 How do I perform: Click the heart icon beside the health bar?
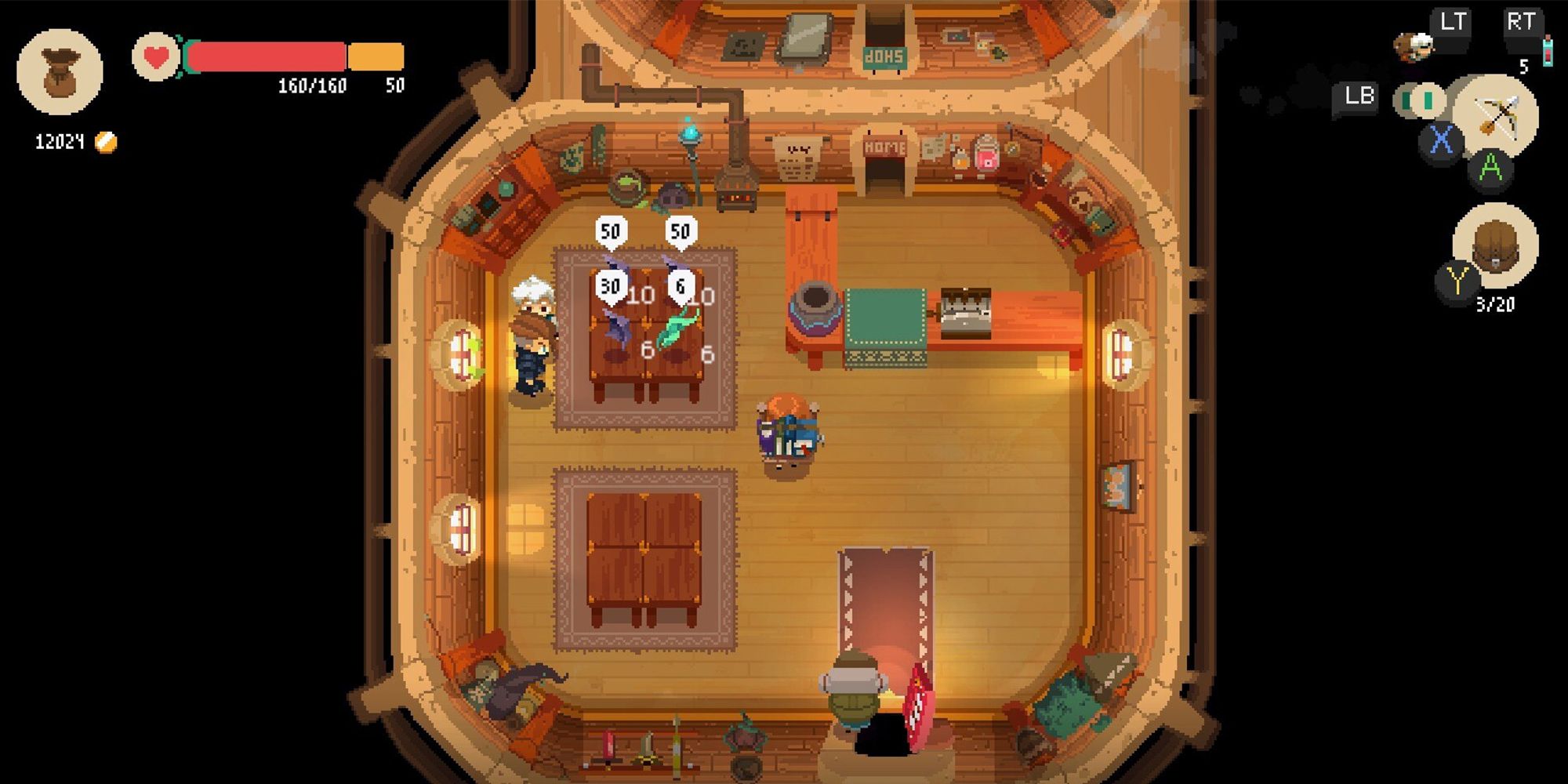pyautogui.click(x=154, y=56)
